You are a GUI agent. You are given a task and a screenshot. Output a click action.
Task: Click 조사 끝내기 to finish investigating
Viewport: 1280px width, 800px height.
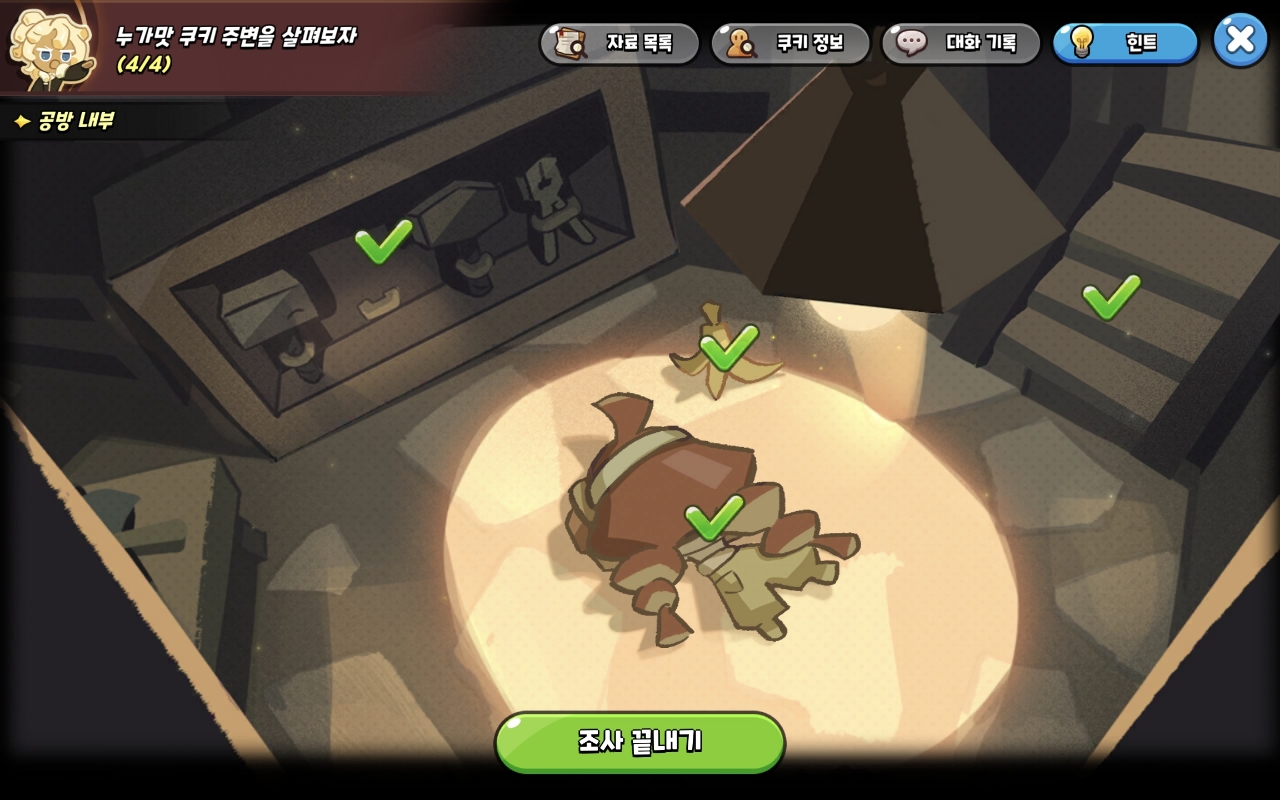point(640,742)
